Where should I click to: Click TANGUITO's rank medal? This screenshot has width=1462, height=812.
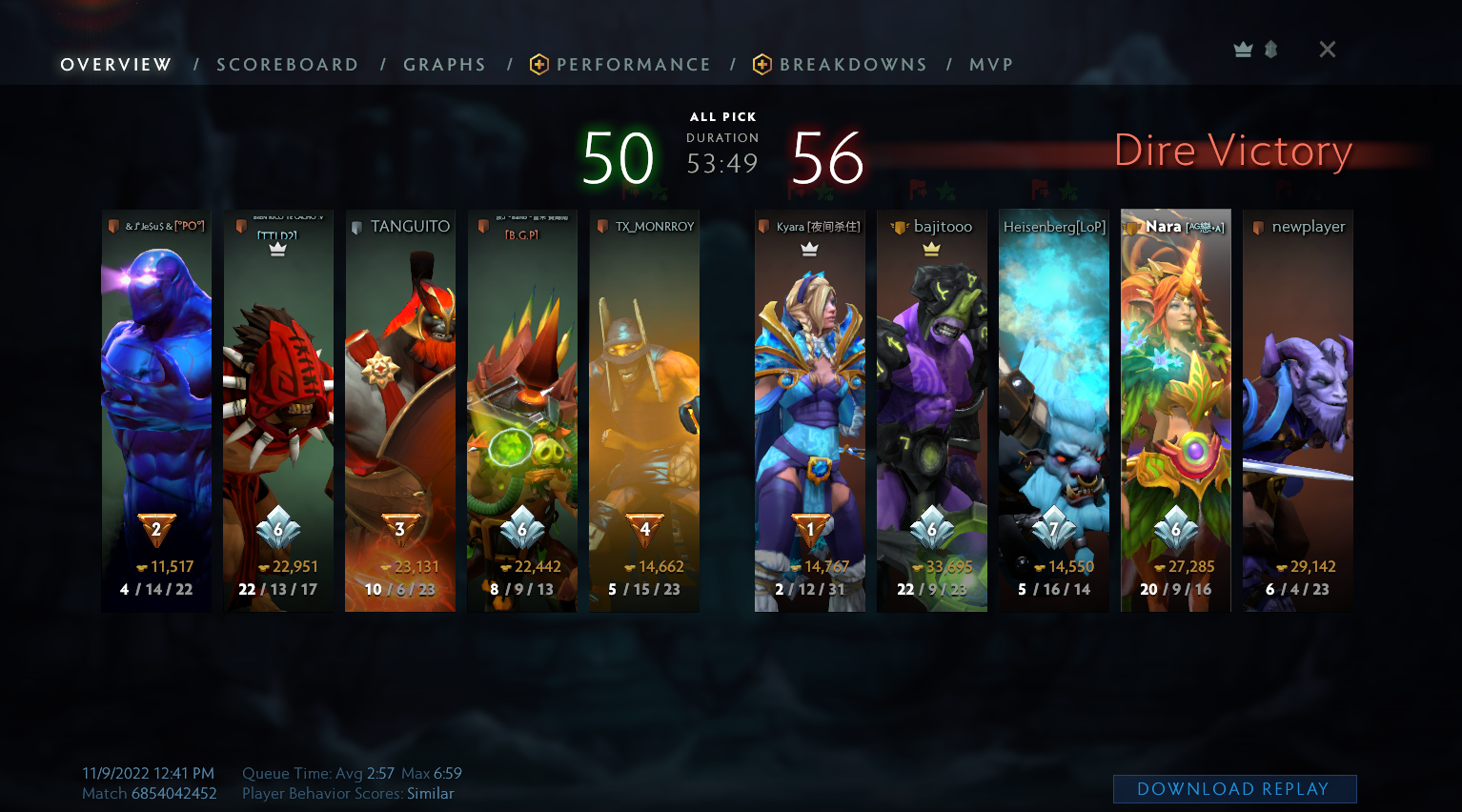point(400,527)
